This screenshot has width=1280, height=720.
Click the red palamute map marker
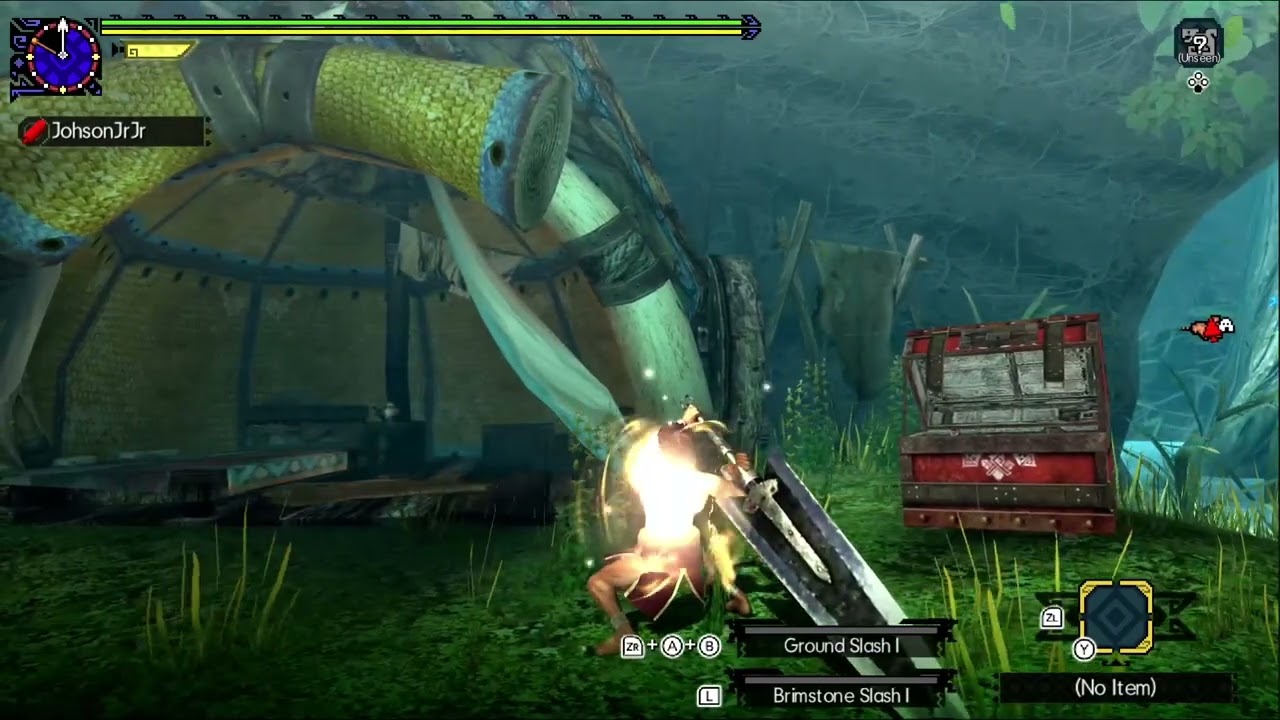(x=1209, y=328)
